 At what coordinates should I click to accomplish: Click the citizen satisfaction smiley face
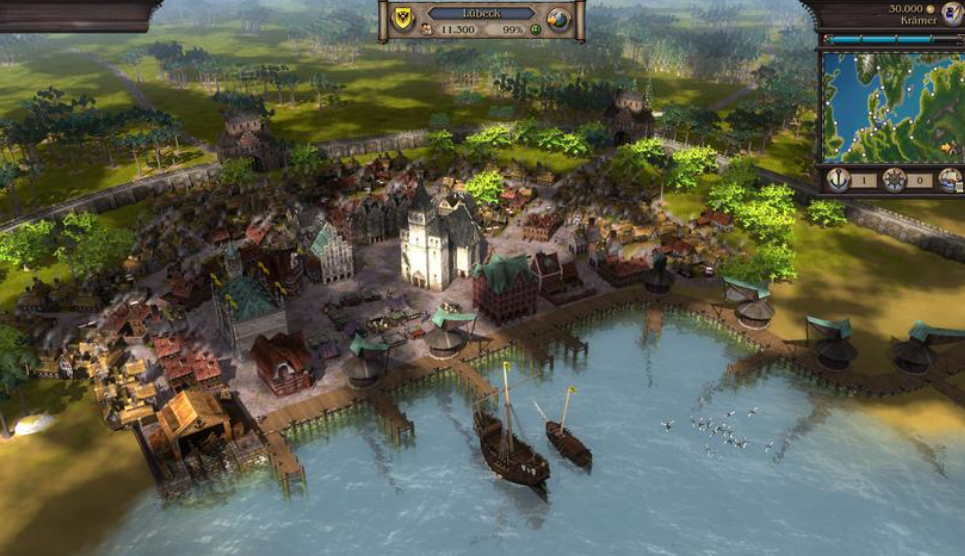click(x=536, y=31)
